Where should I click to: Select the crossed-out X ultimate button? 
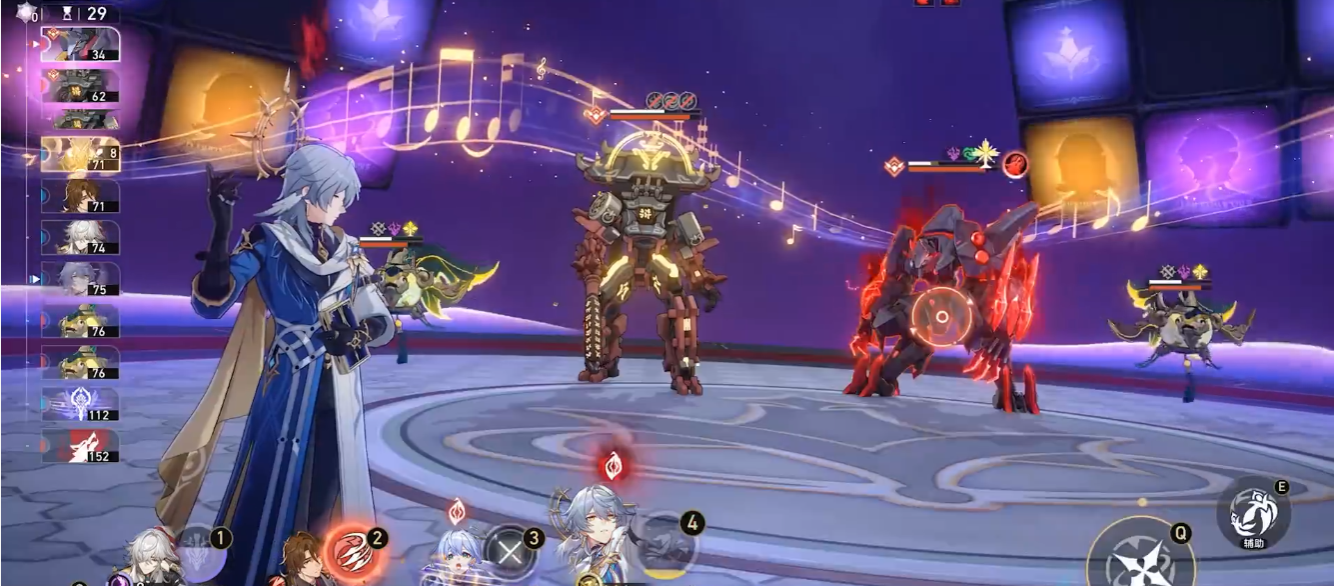pos(509,549)
